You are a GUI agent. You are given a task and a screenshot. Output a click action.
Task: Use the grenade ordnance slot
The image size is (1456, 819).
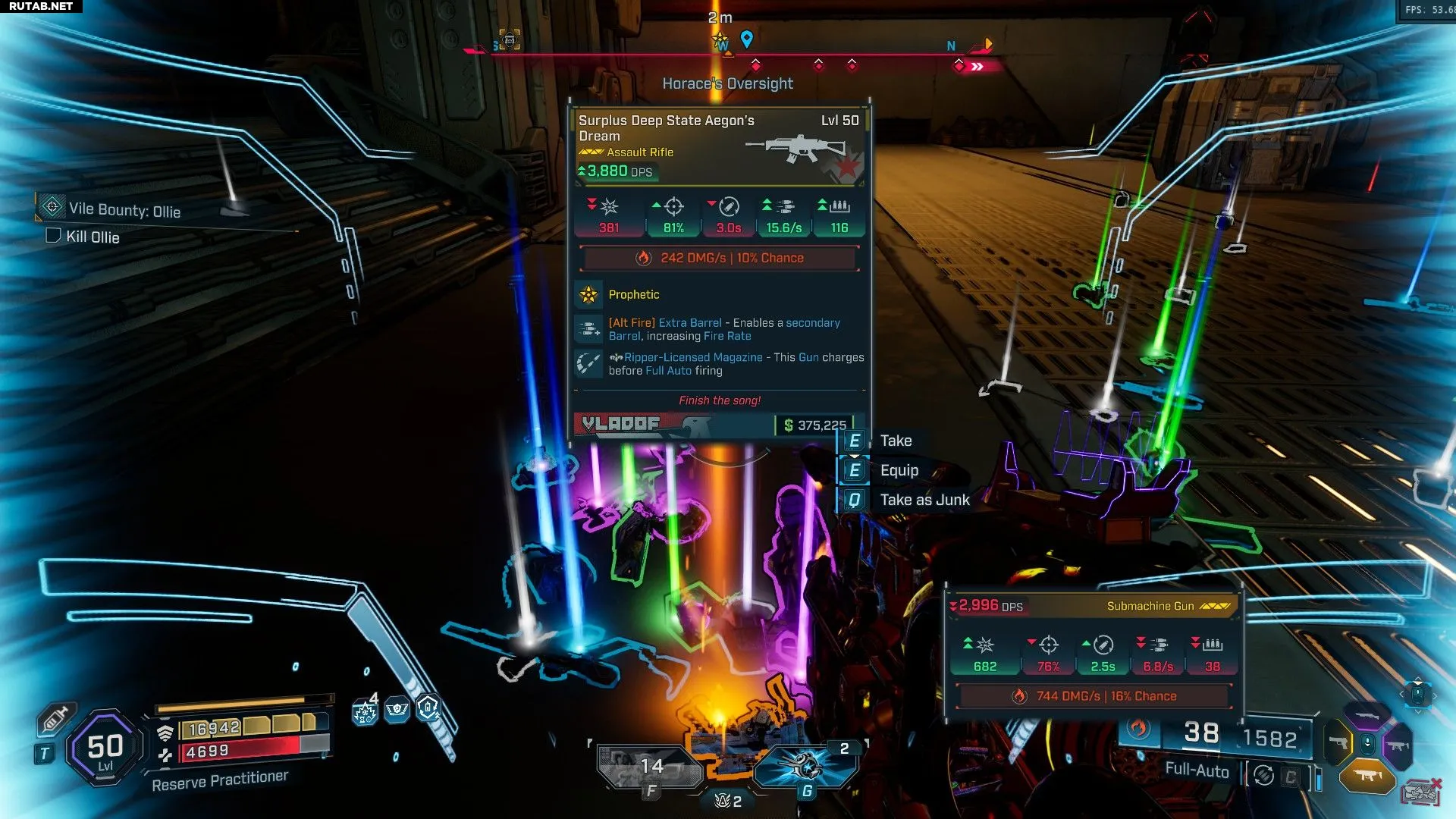(x=805, y=766)
